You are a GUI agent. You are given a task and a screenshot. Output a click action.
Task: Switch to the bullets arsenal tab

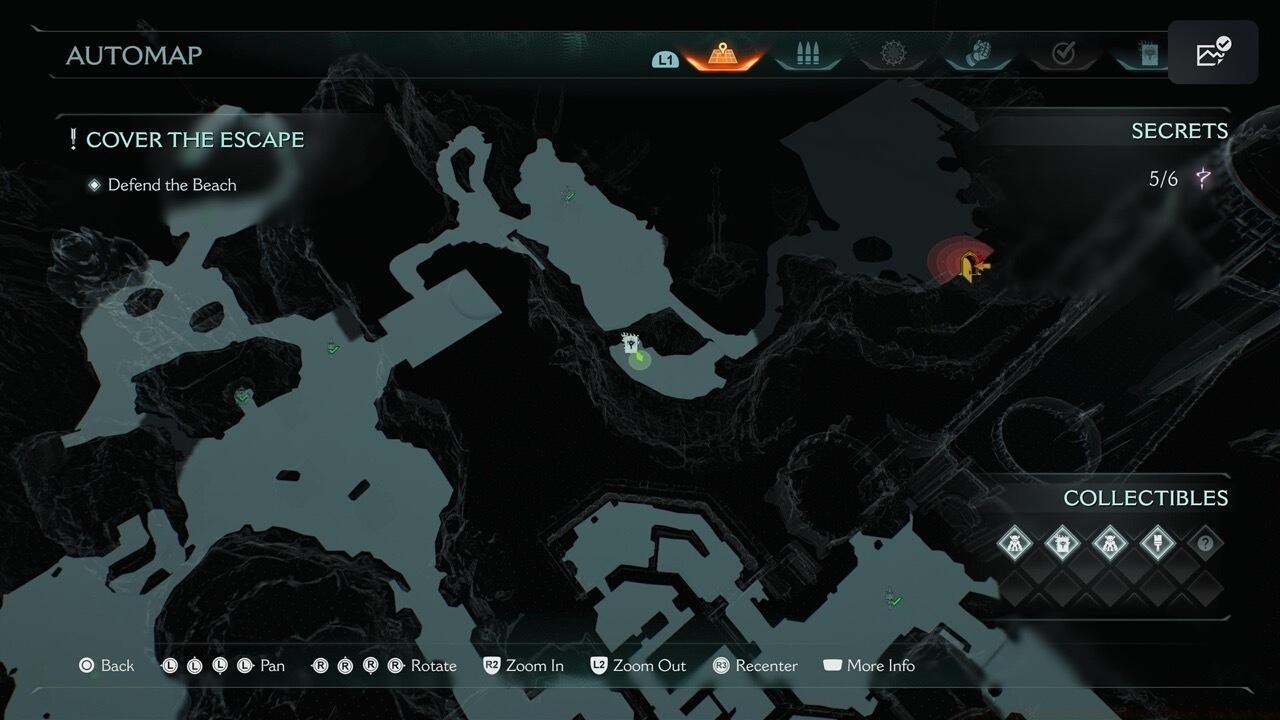(806, 55)
